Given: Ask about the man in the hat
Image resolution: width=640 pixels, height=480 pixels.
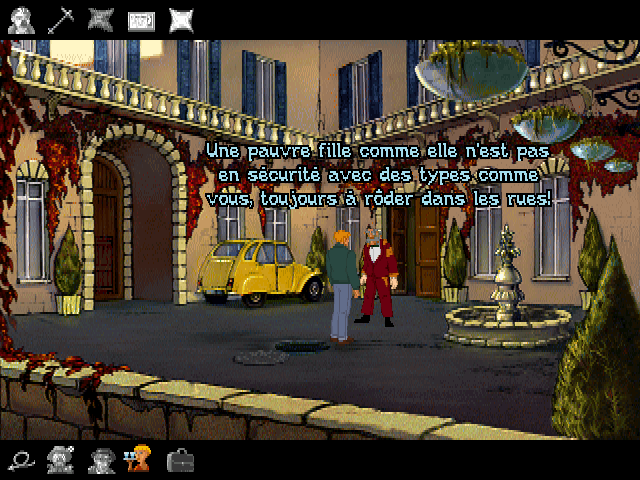Looking at the screenshot, I should pyautogui.click(x=60, y=460).
